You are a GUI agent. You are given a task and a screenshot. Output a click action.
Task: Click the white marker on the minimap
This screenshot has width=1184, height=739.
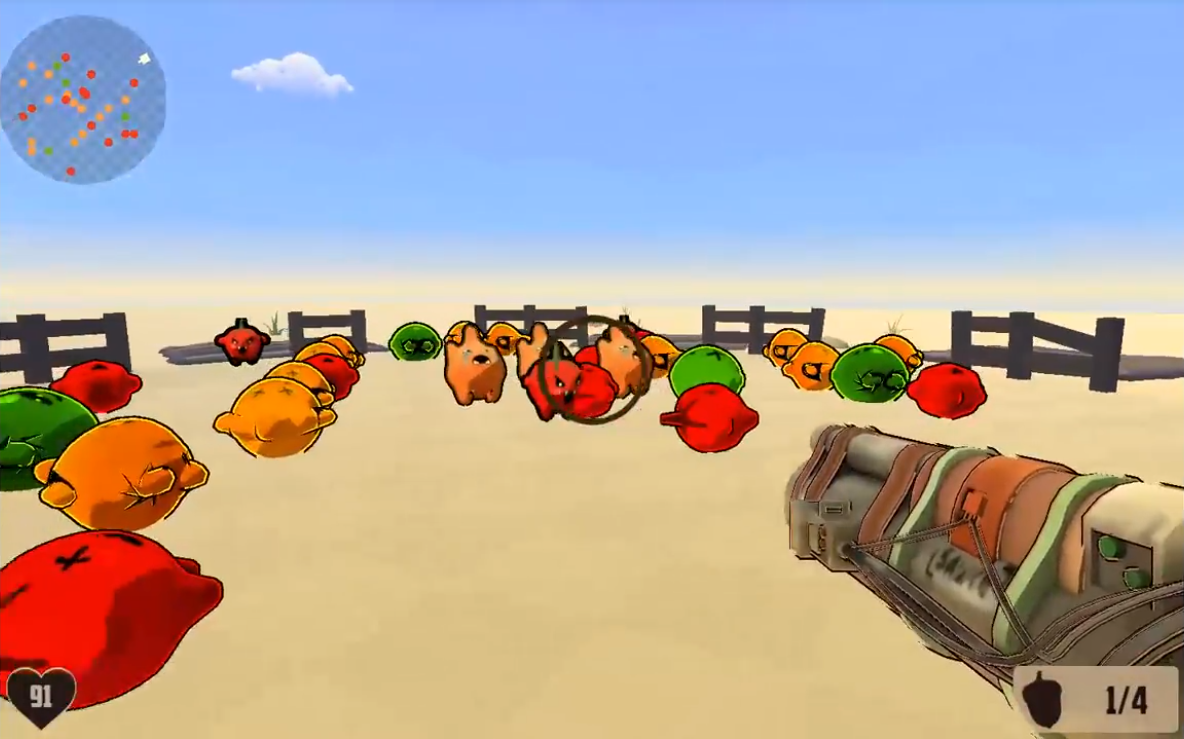(x=144, y=59)
